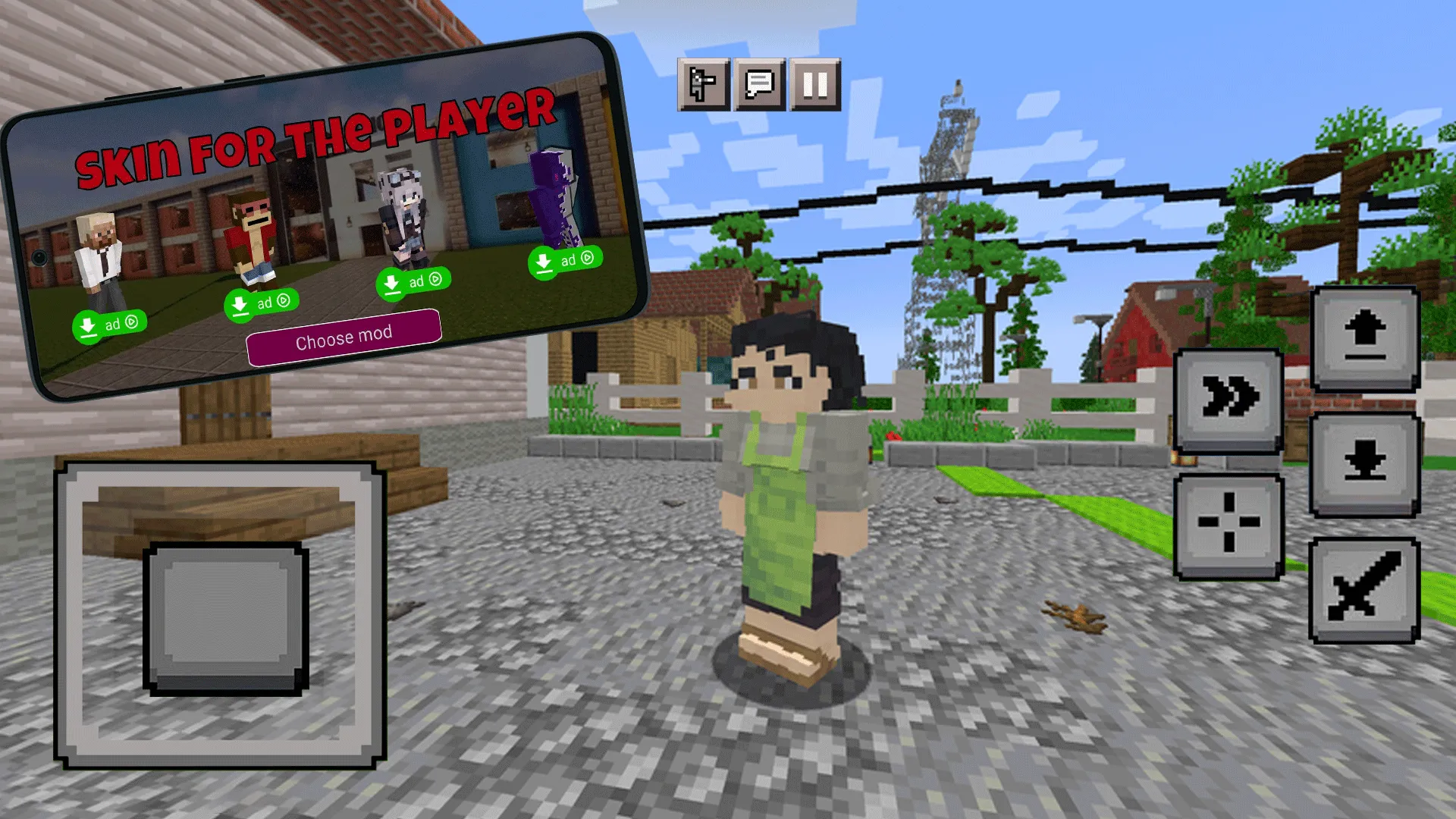The width and height of the screenshot is (1456, 819).
Task: Pause the game with the pause icon
Action: pos(814,85)
